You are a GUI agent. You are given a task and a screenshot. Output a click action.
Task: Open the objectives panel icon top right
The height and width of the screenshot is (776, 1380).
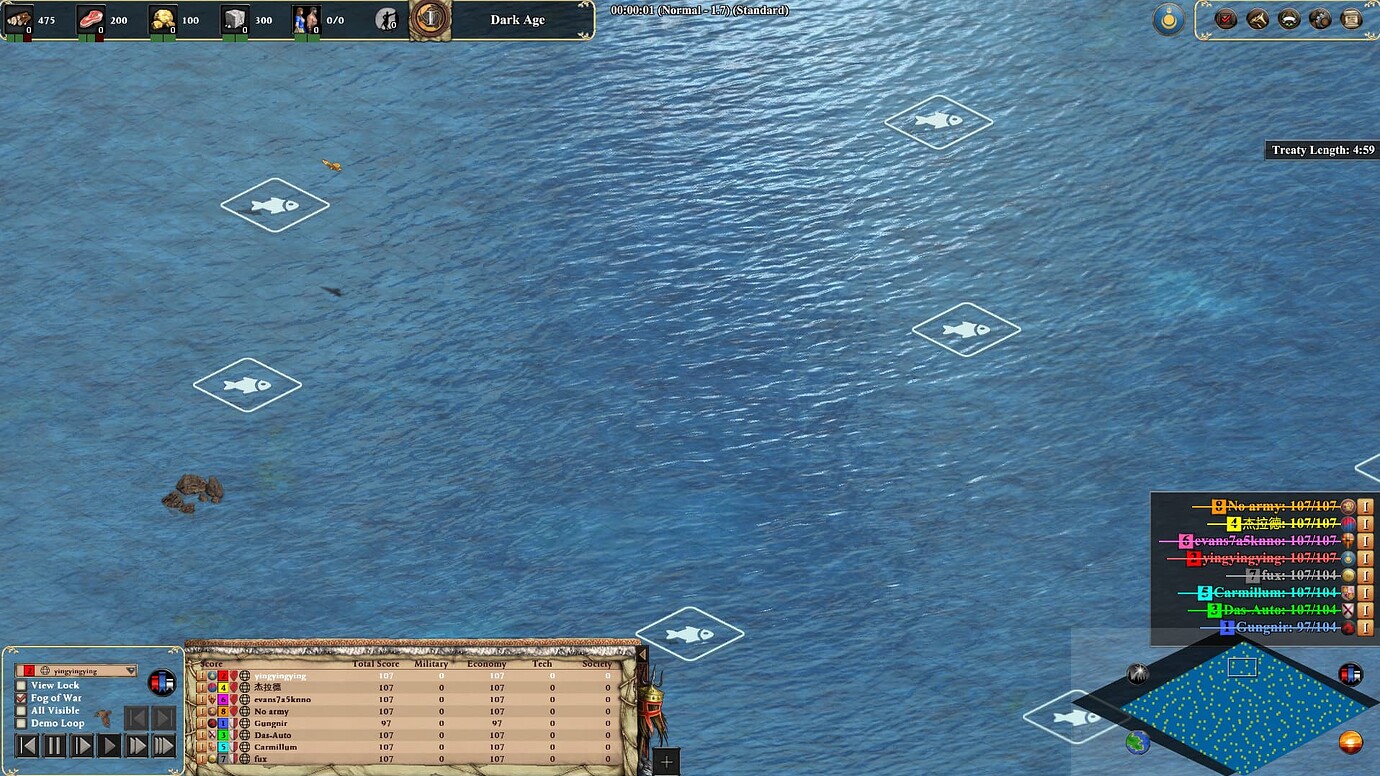(x=1224, y=18)
